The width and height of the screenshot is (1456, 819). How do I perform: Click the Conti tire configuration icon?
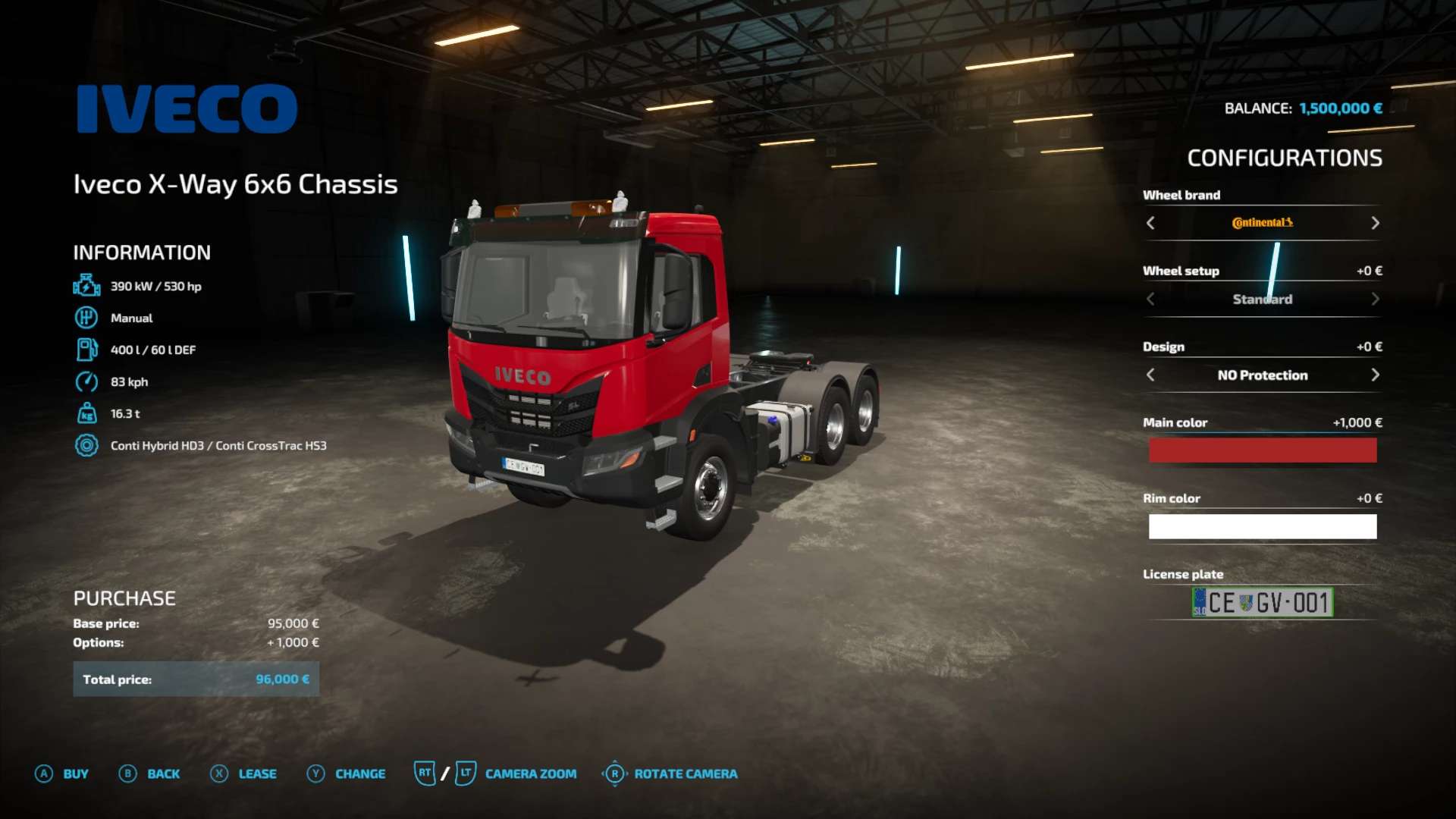coord(87,445)
